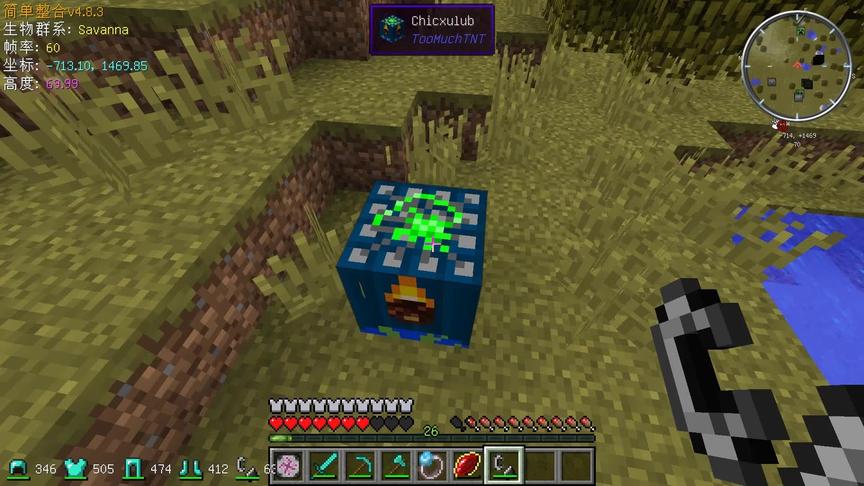Click the circular minimap
Screen dimensions: 864x486
click(x=796, y=66)
